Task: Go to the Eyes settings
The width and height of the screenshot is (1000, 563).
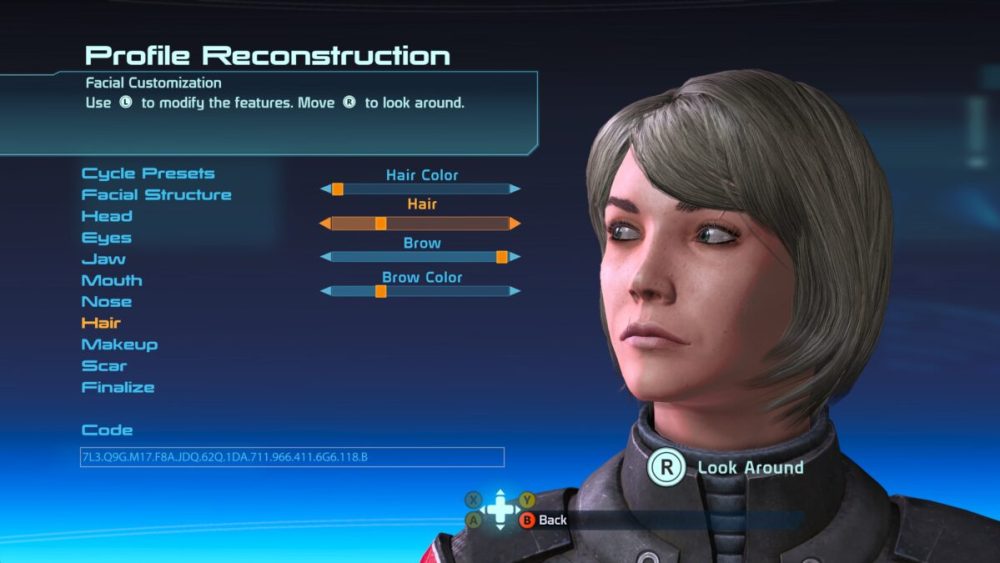Action: click(106, 238)
